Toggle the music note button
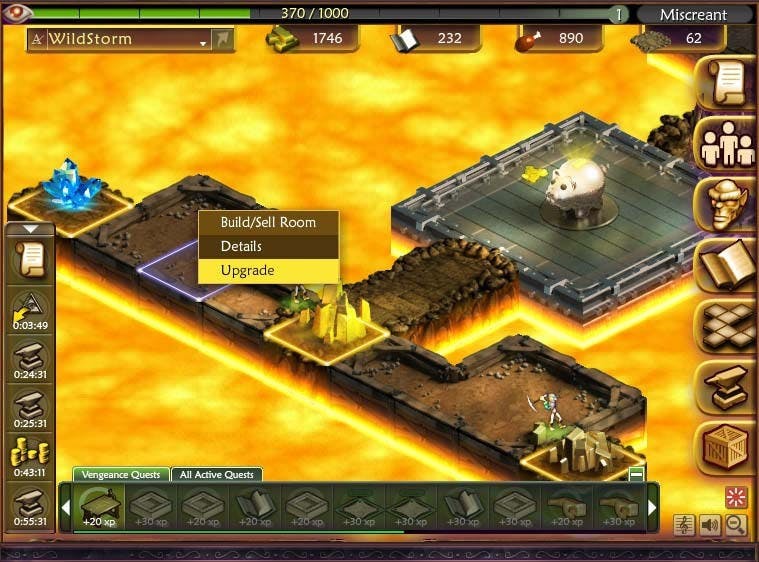The image size is (759, 562). point(687,524)
